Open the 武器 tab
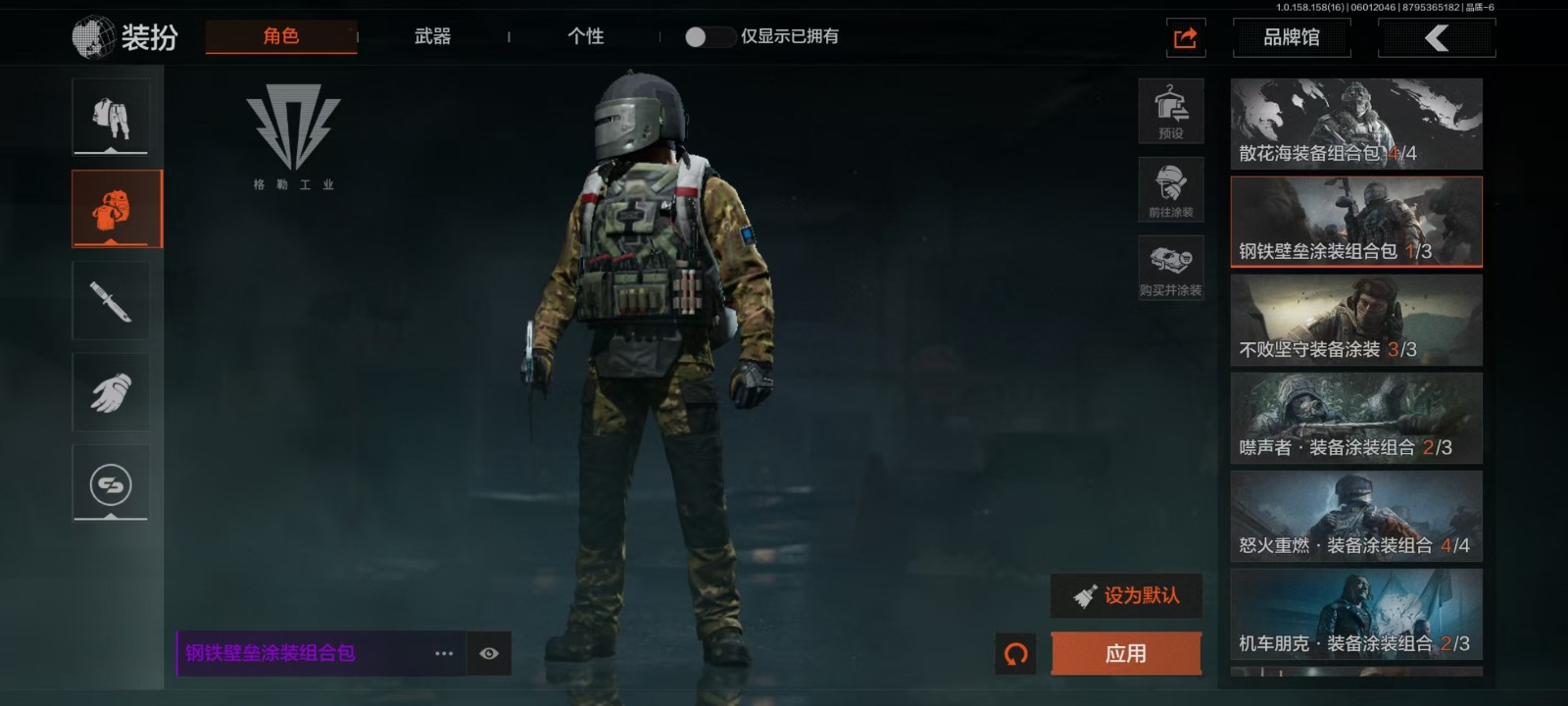Viewport: 1568px width, 706px height. 432,36
